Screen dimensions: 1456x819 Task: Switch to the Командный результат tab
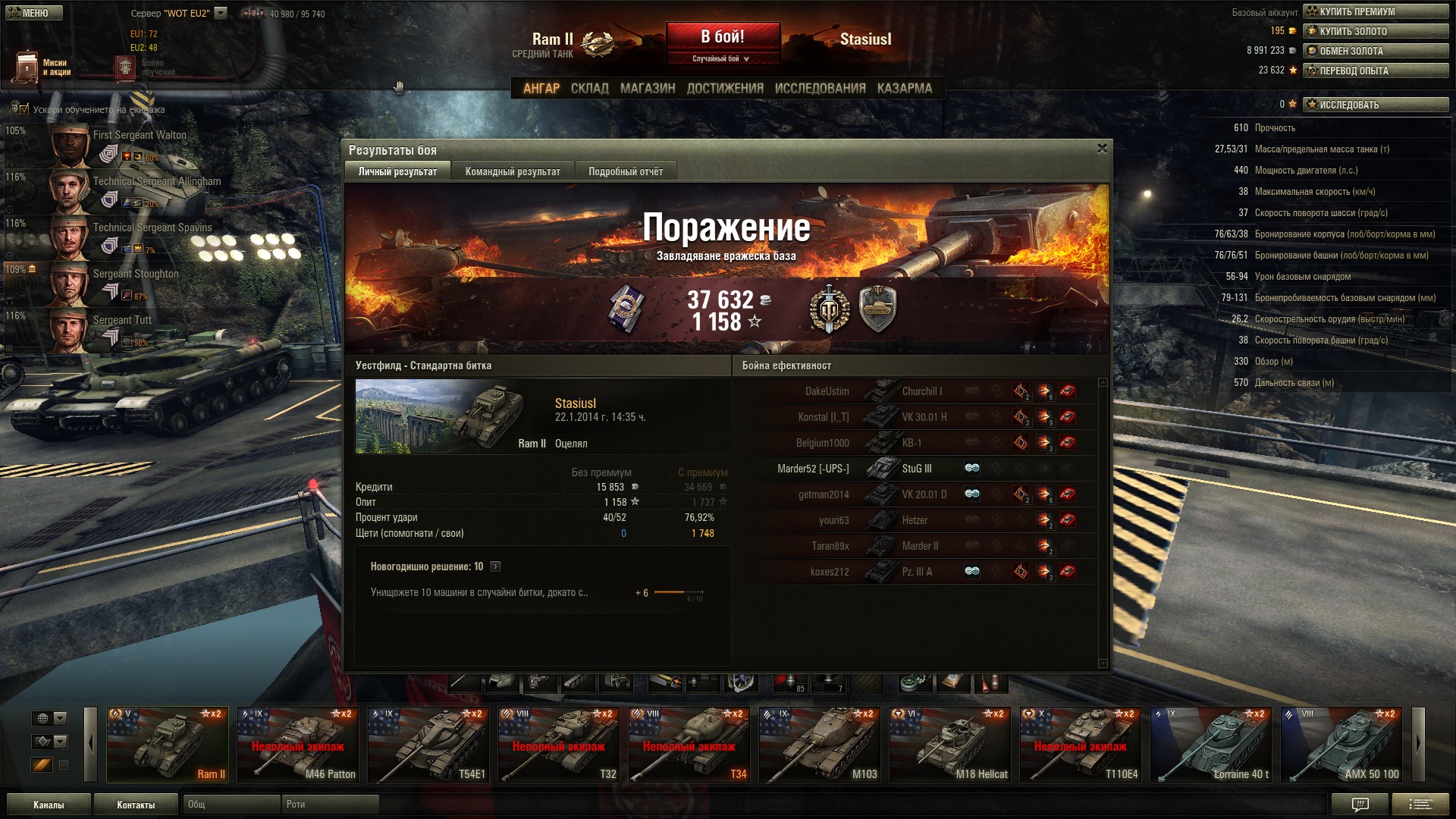(x=513, y=171)
